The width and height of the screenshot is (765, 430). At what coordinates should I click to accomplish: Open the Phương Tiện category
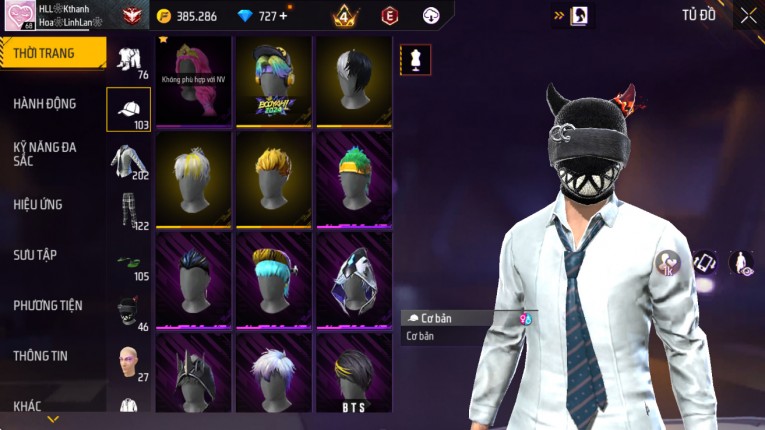pos(48,305)
